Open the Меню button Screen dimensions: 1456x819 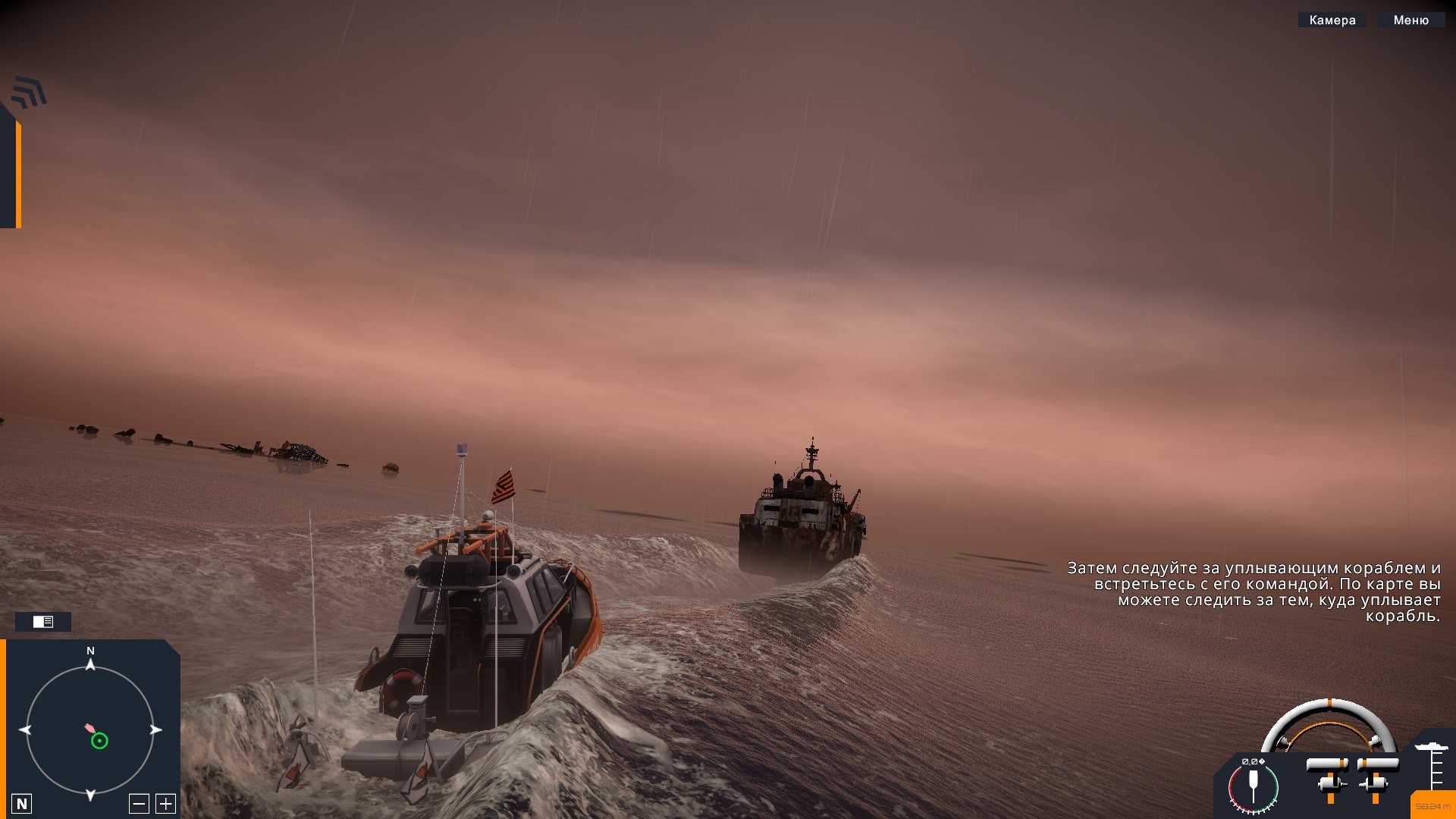pyautogui.click(x=1410, y=20)
